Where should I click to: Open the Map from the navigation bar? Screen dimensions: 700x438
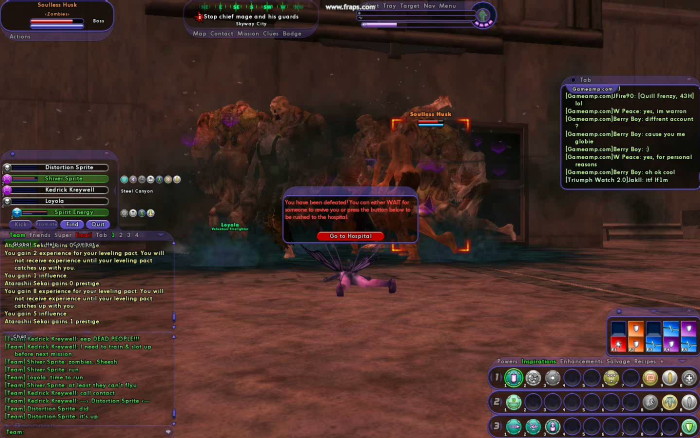[200, 34]
